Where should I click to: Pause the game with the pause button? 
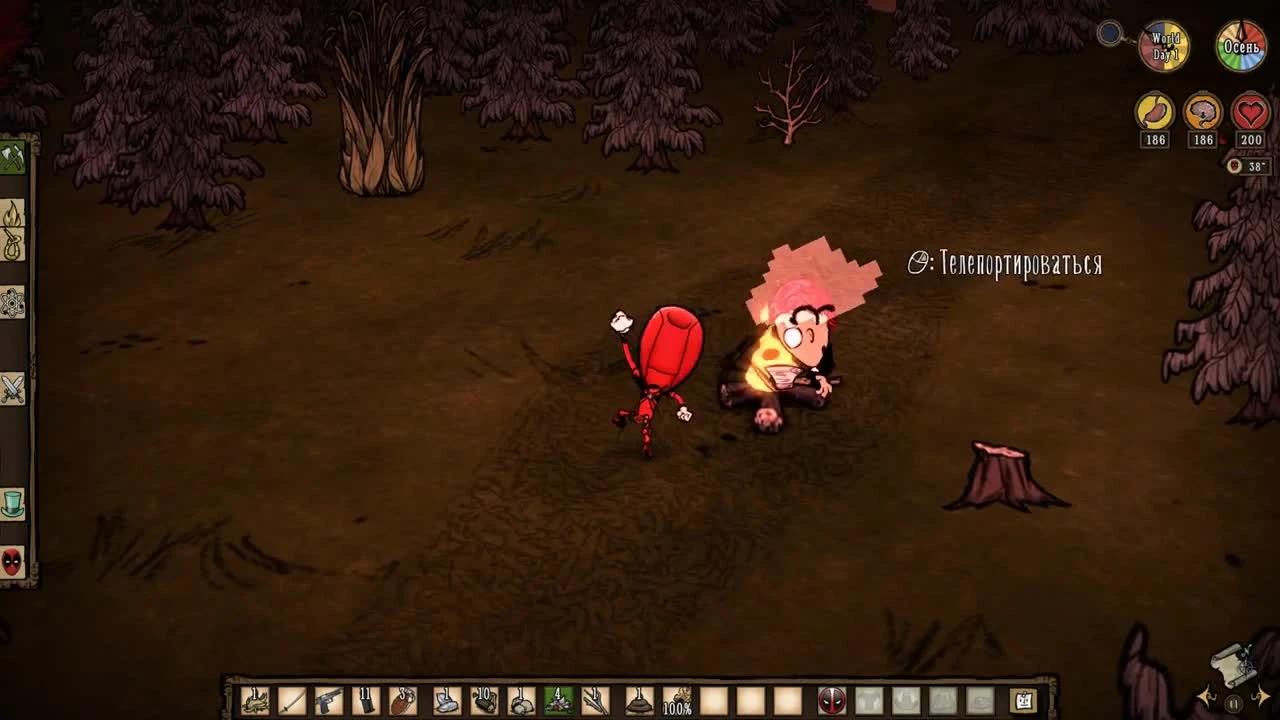[x=1233, y=703]
